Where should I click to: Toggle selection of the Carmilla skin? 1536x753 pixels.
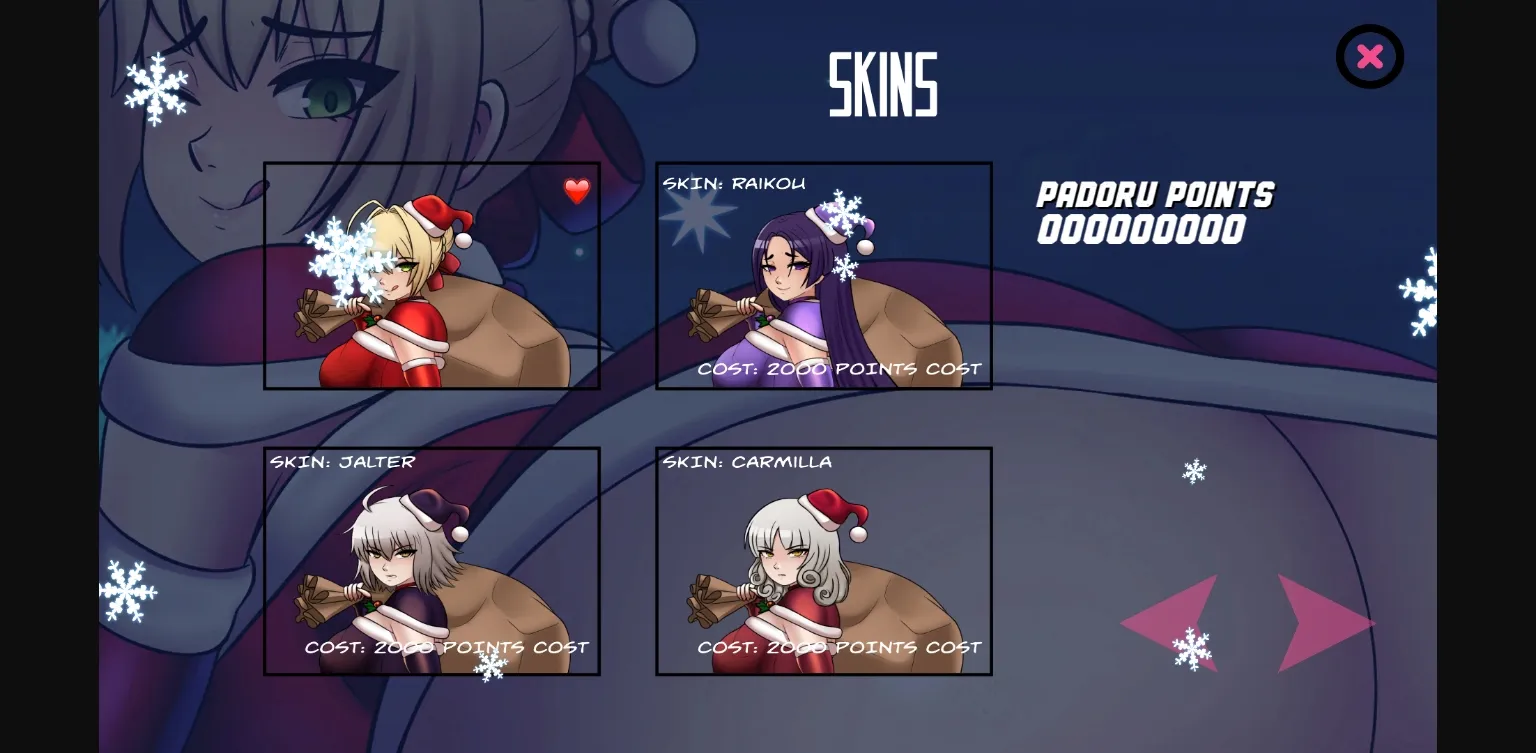824,560
